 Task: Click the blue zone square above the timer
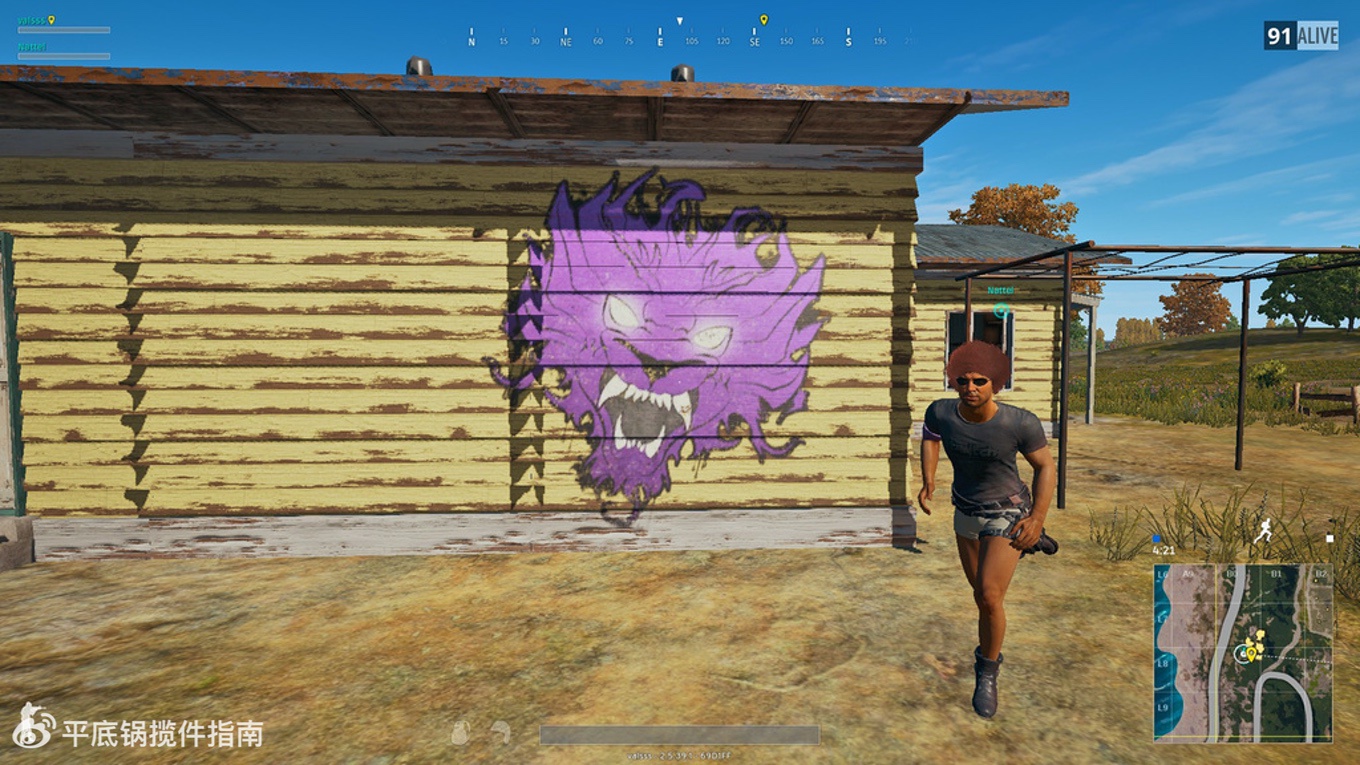[1157, 538]
